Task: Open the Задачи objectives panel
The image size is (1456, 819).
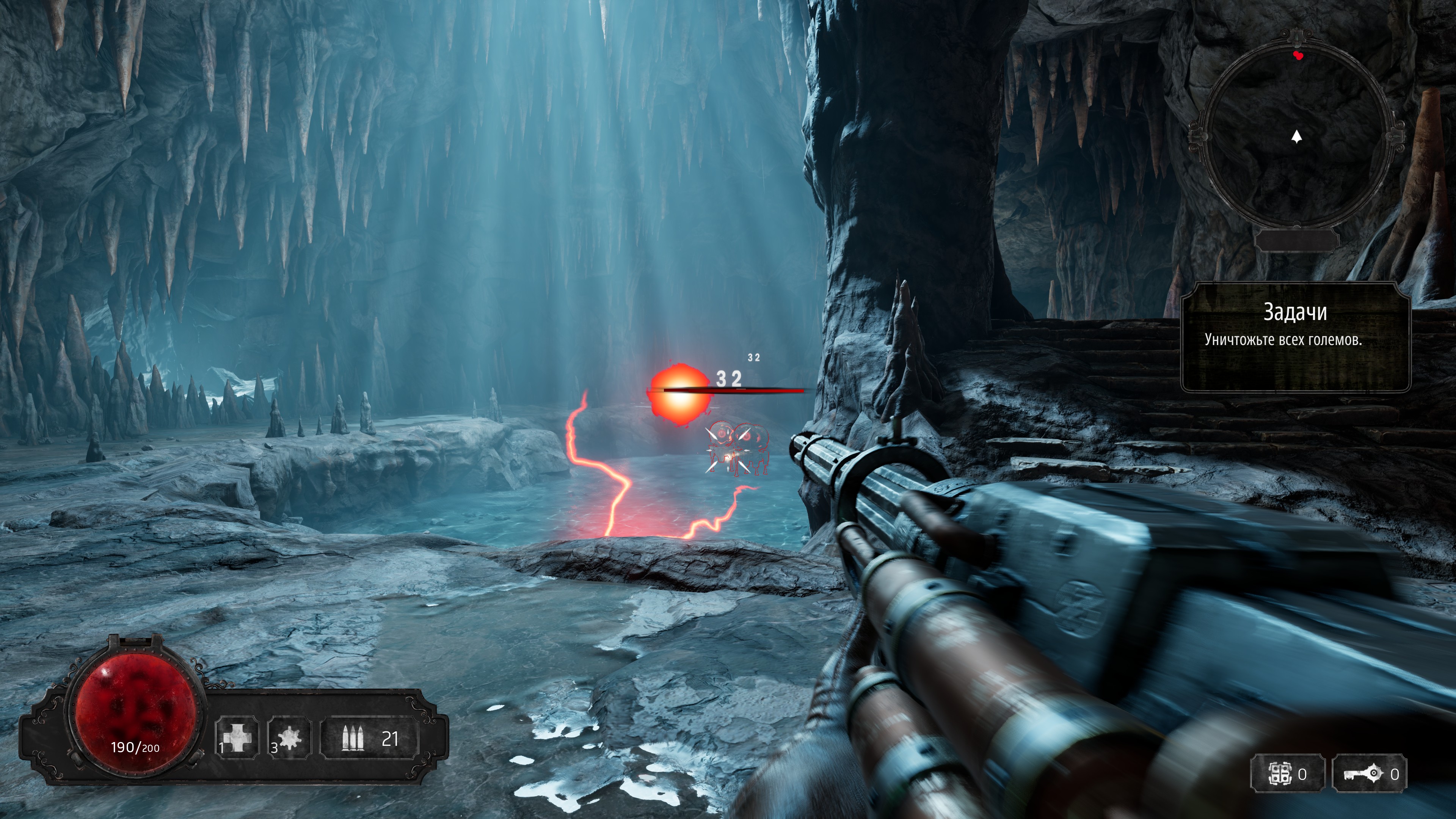Action: (1295, 337)
